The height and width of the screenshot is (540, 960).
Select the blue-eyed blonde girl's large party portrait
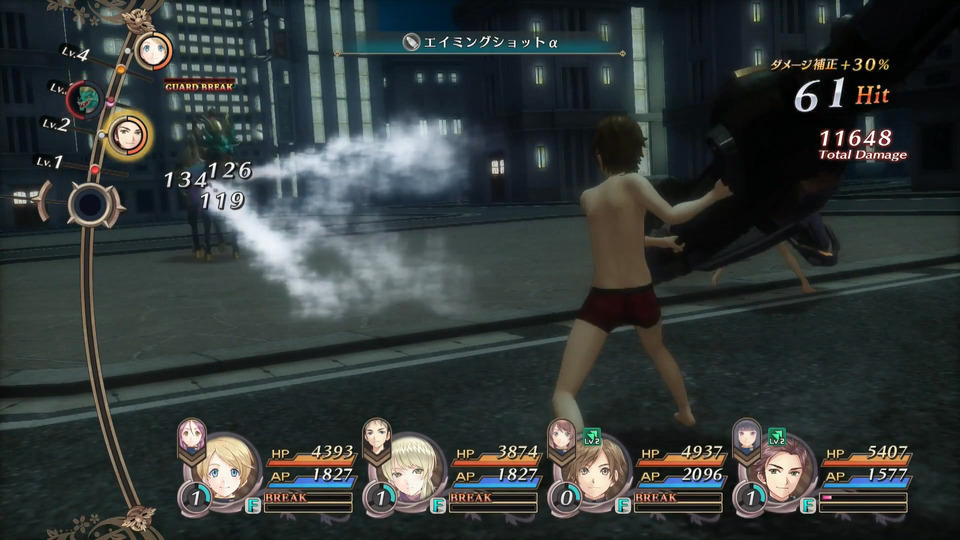[x=229, y=468]
